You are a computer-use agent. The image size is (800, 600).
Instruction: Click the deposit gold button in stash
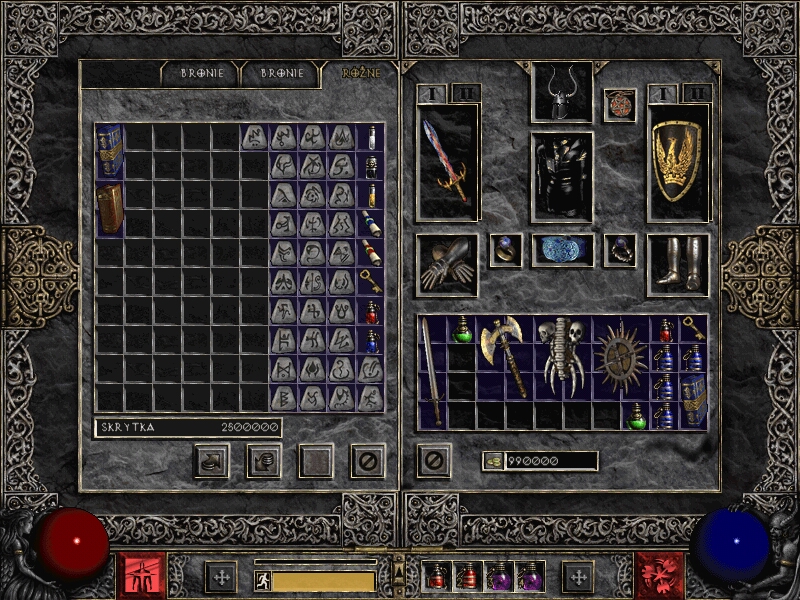263,461
